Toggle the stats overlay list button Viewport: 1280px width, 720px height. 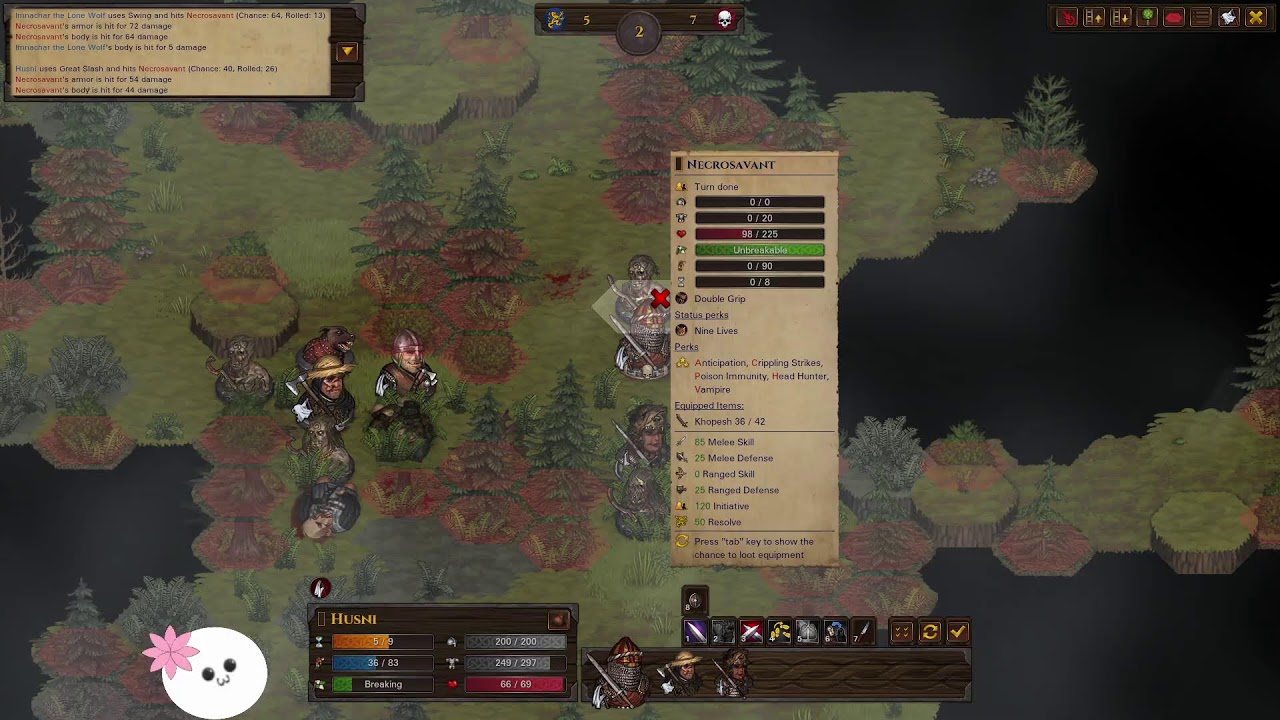pyautogui.click(x=1201, y=18)
